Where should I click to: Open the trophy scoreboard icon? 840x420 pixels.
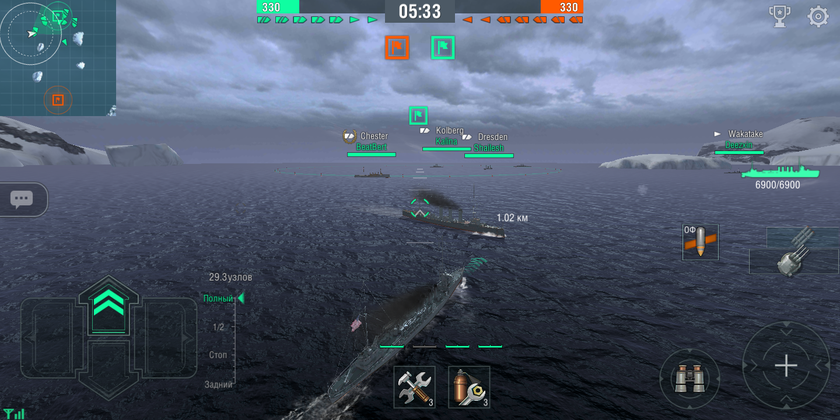pyautogui.click(x=779, y=16)
